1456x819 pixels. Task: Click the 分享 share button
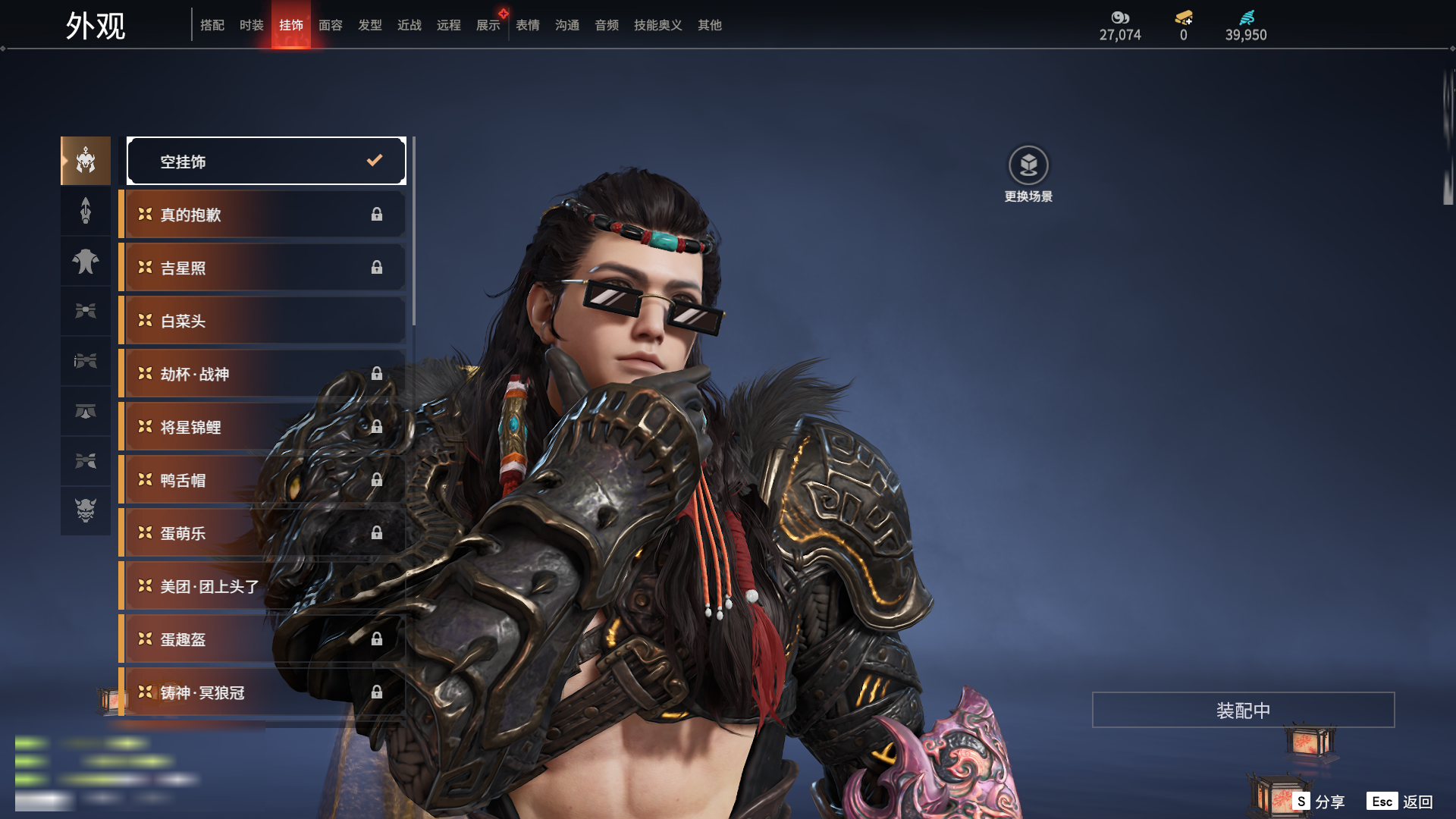pyautogui.click(x=1319, y=802)
